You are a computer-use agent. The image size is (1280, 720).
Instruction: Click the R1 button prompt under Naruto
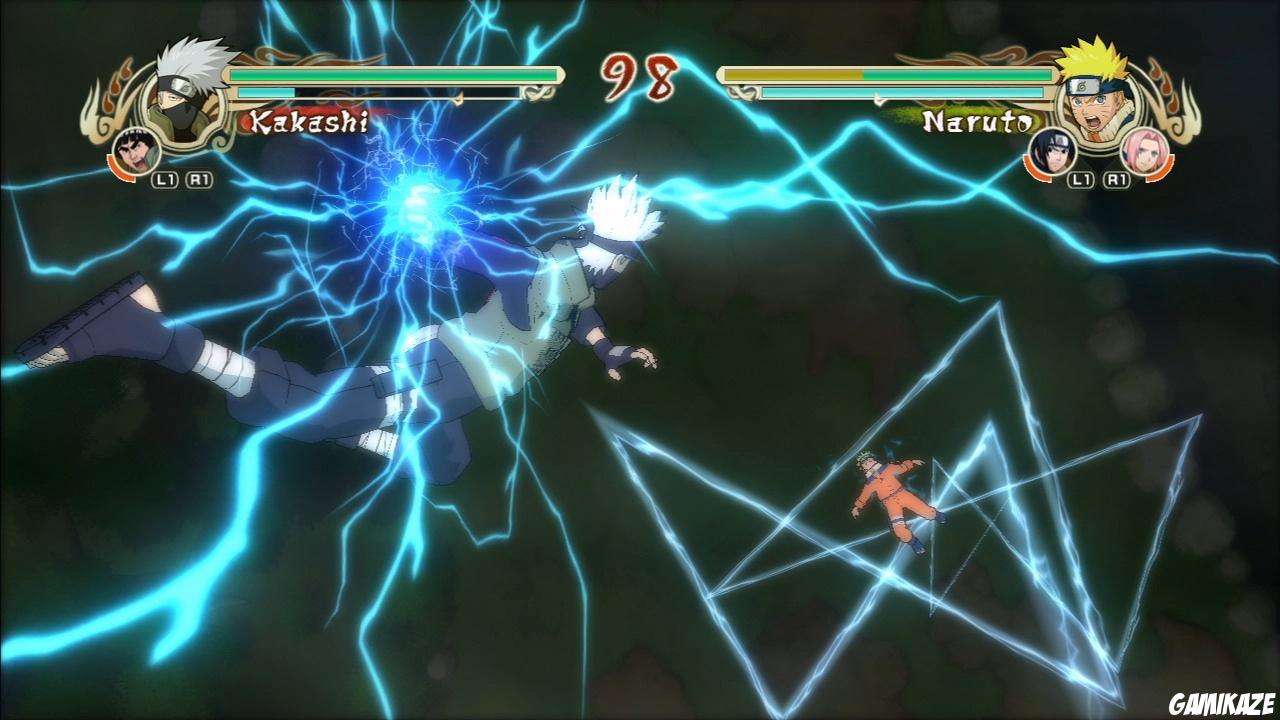pos(1116,179)
